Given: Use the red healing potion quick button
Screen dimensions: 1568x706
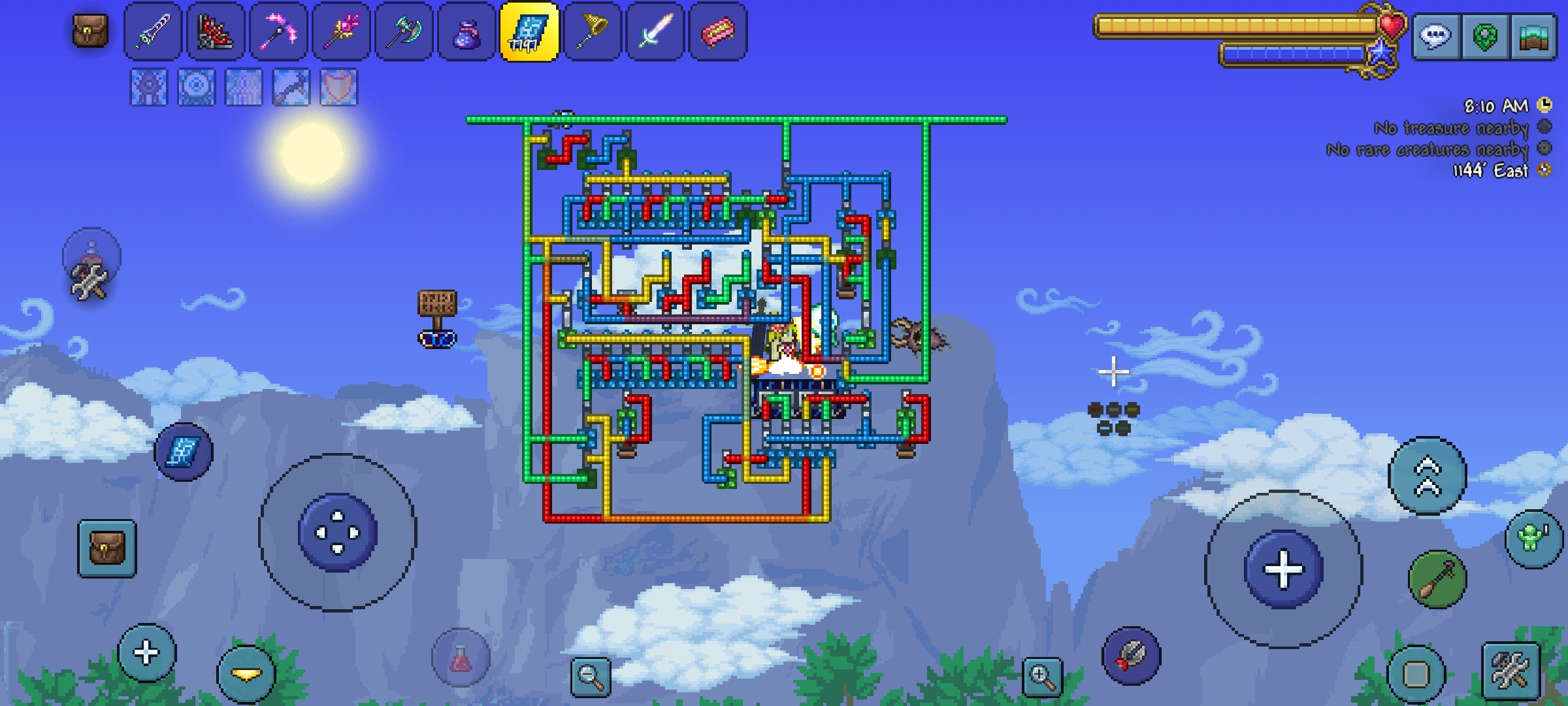Looking at the screenshot, I should tap(461, 658).
